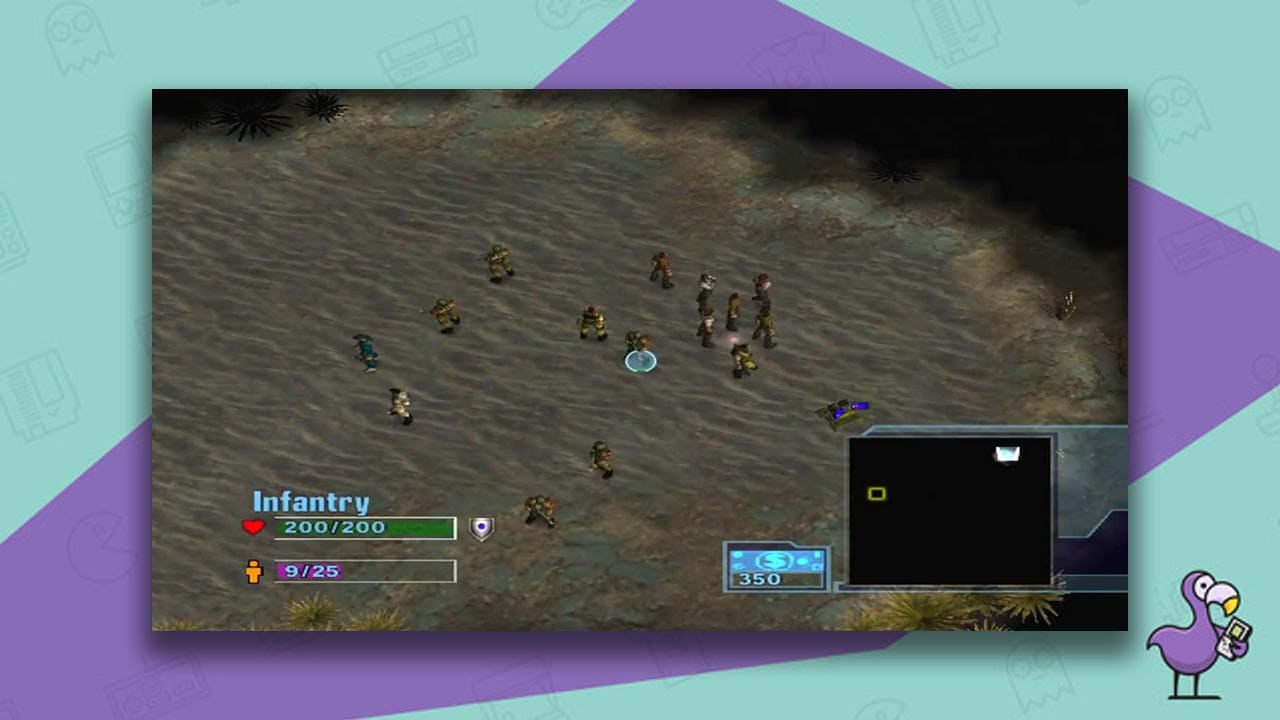
Task: Click the heart health icon
Action: (255, 527)
